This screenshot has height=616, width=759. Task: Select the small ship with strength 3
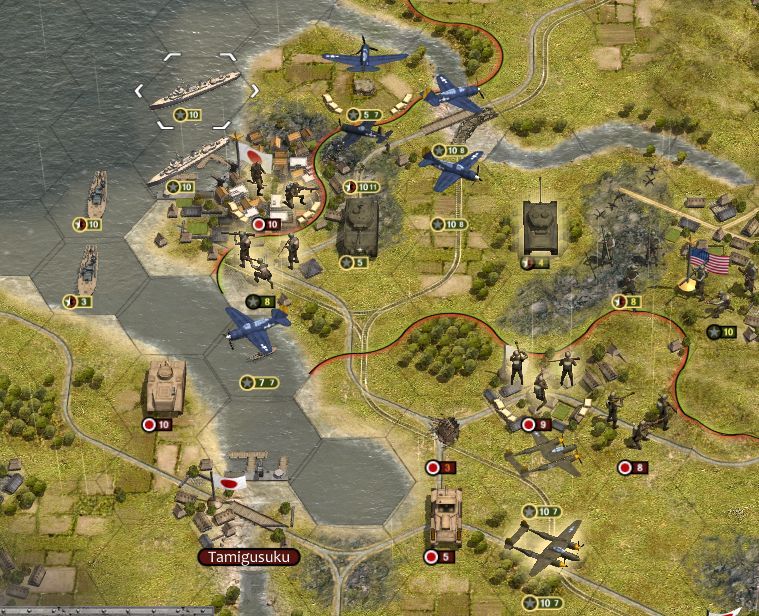pyautogui.click(x=88, y=269)
